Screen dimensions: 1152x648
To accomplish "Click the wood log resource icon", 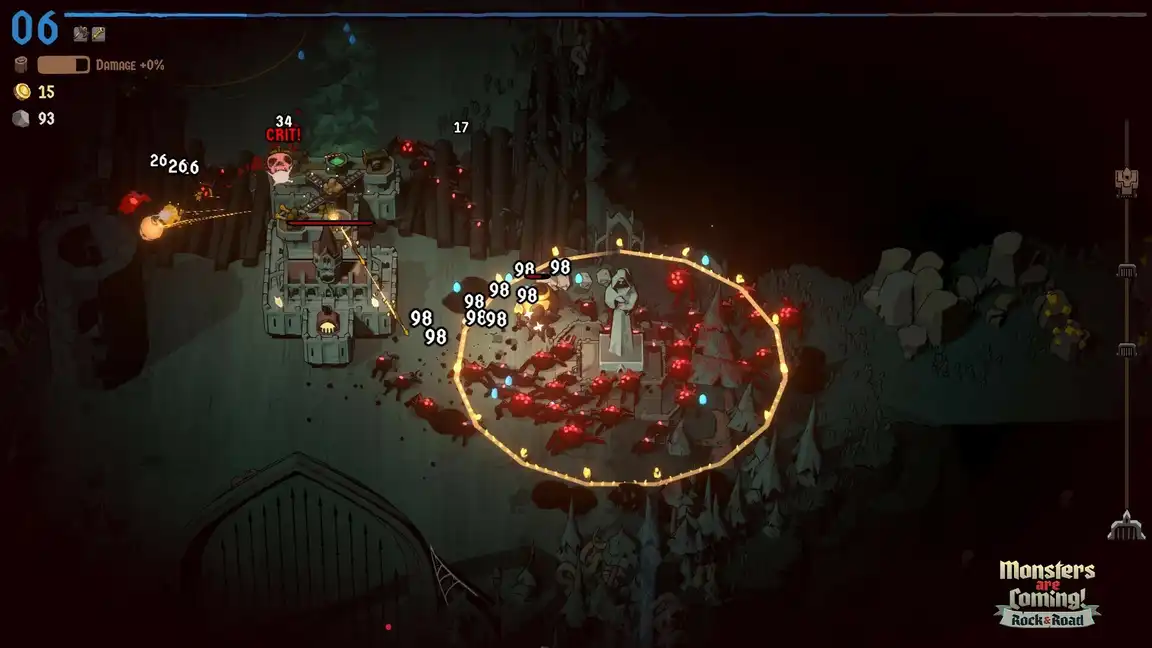I will 21,65.
